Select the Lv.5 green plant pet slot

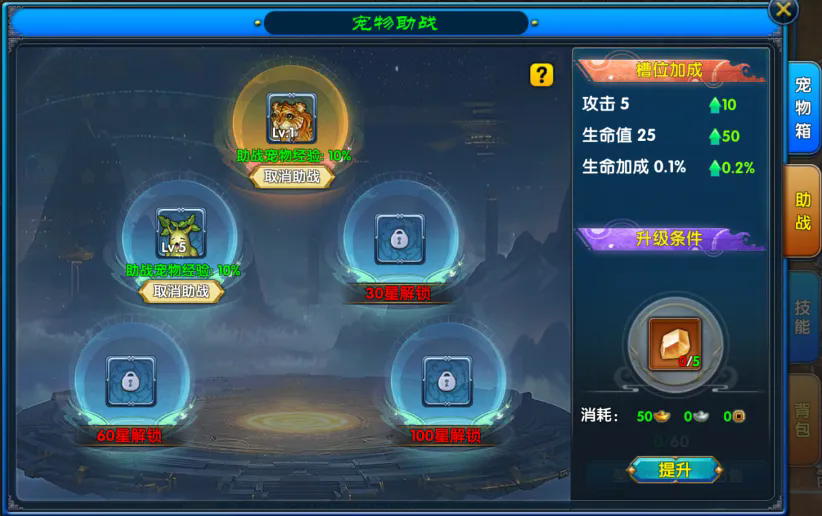181,233
